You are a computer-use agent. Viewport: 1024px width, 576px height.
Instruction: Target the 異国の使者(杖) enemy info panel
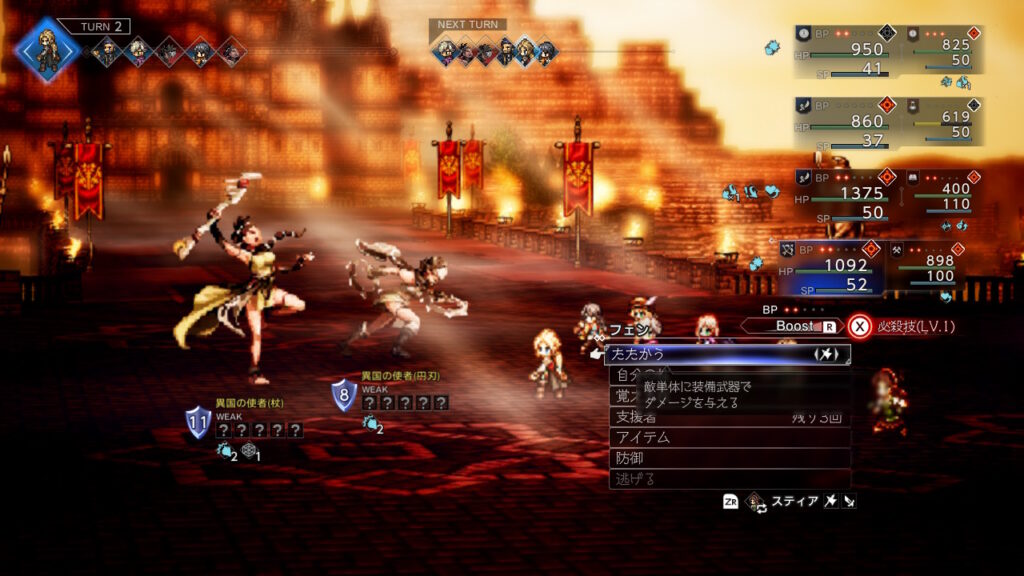click(x=246, y=422)
